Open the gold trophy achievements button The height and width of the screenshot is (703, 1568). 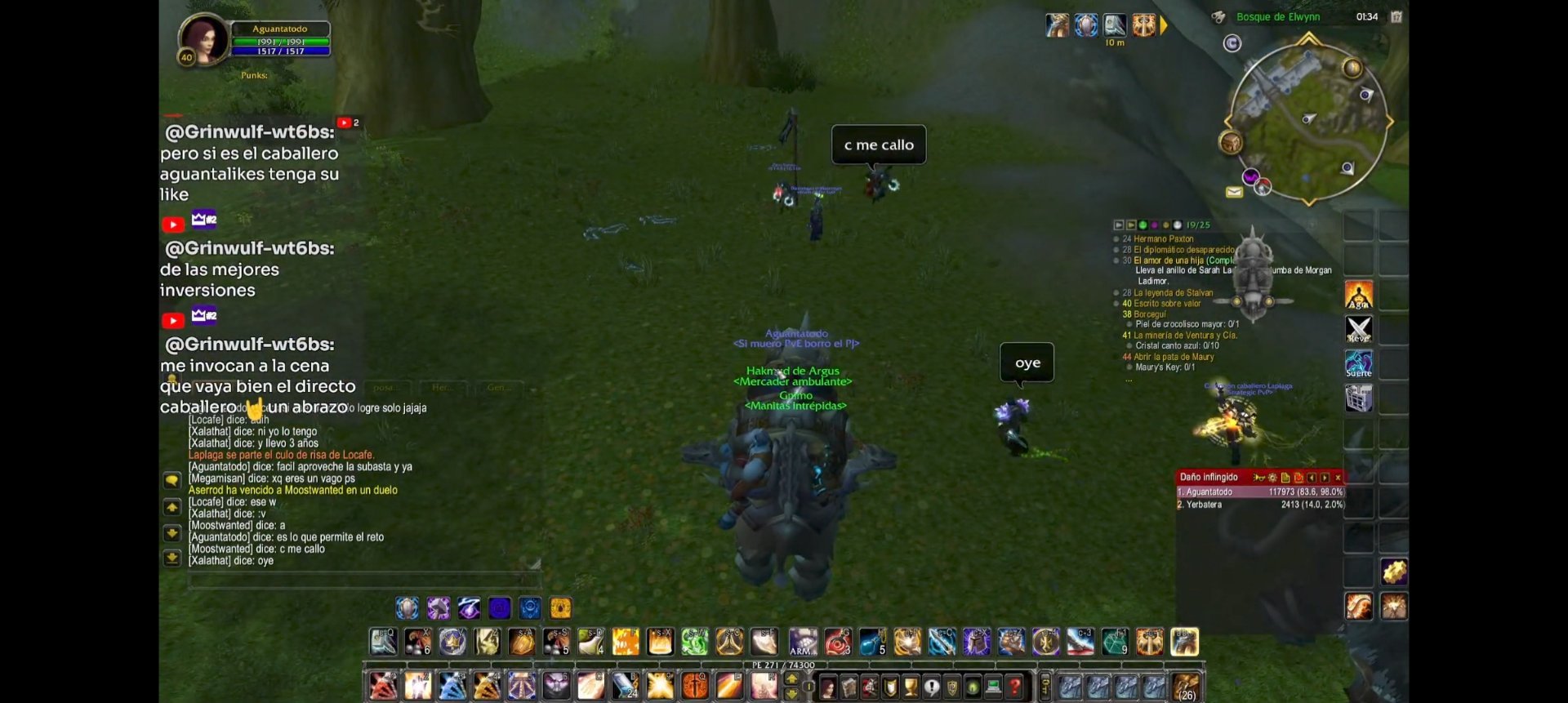click(911, 687)
